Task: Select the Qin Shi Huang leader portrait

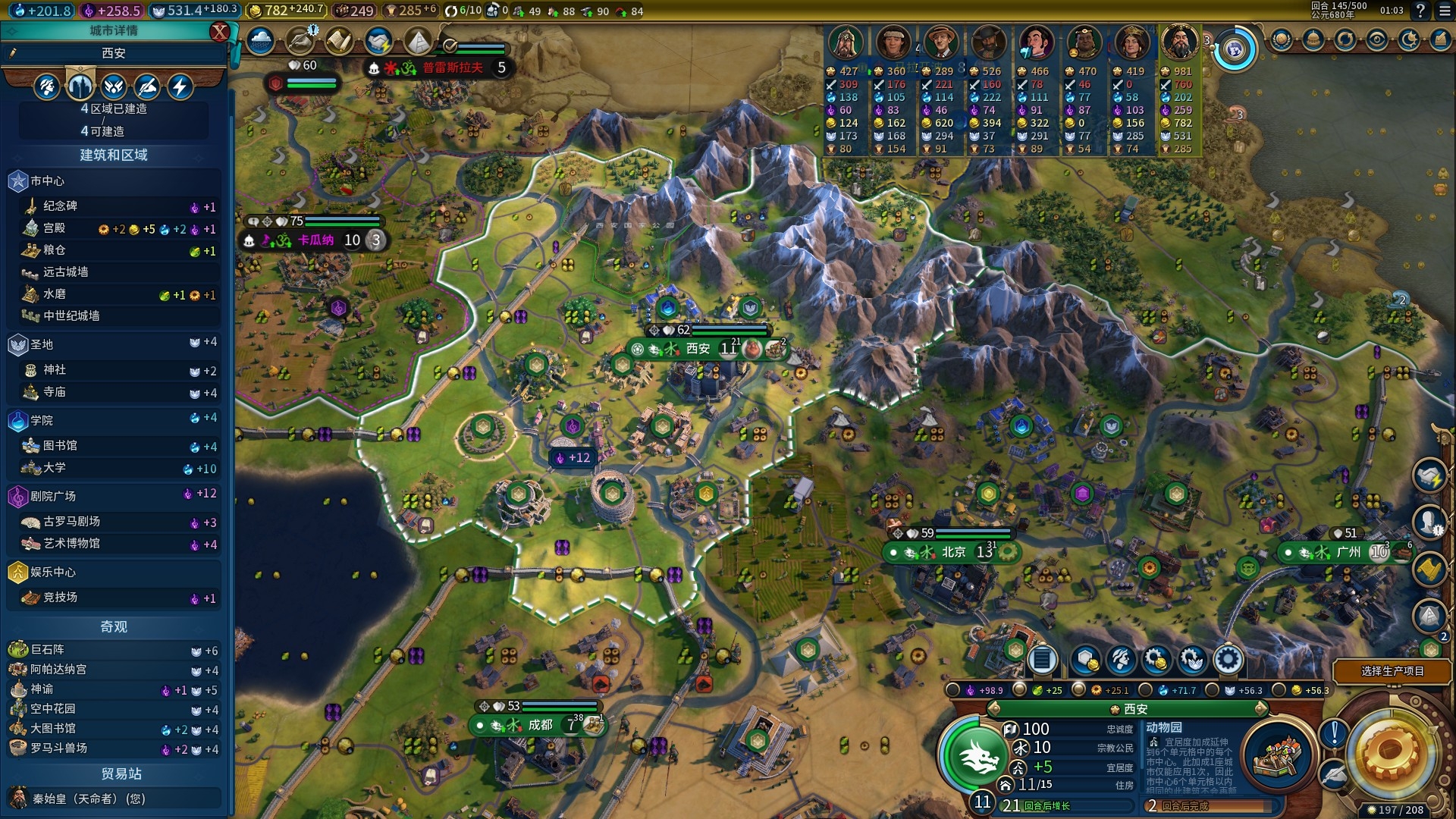Action: tap(1179, 42)
